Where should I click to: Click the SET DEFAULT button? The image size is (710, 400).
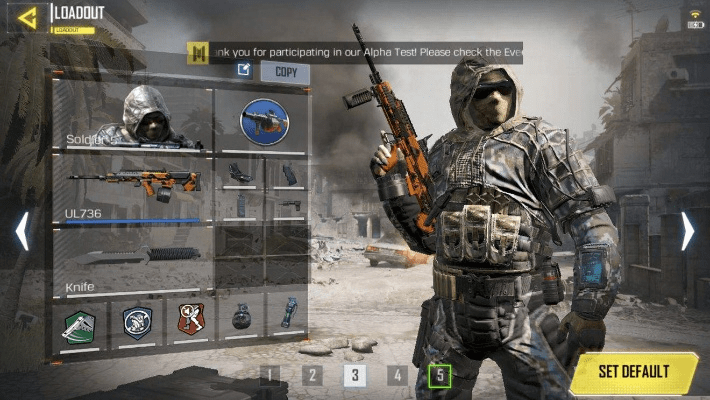tap(634, 372)
